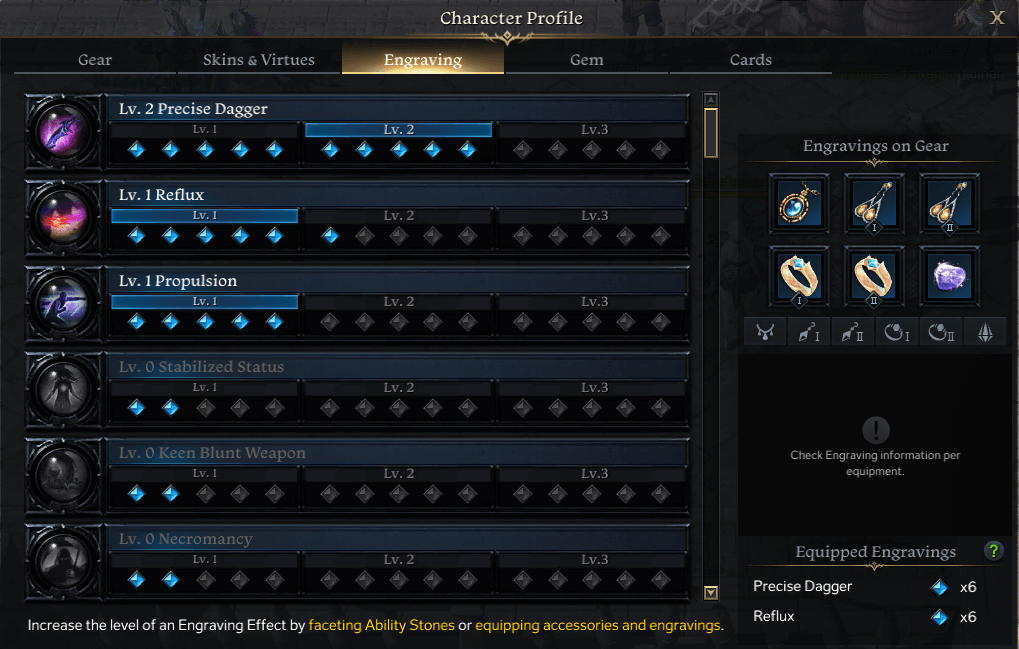Open the Skins & Virtues tab
Viewport: 1019px width, 649px height.
pyautogui.click(x=258, y=59)
